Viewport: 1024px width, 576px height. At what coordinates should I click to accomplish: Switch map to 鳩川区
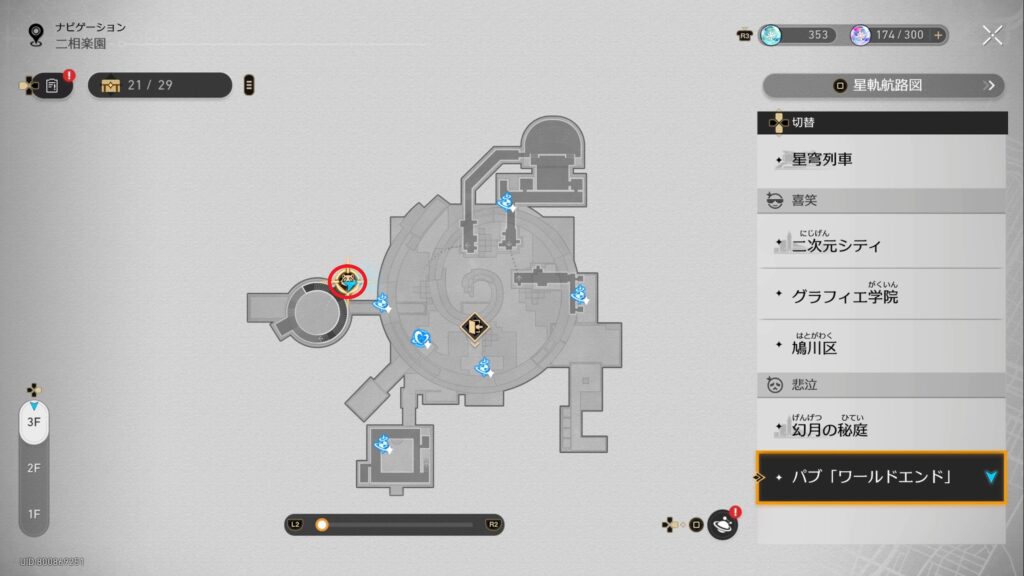point(881,347)
